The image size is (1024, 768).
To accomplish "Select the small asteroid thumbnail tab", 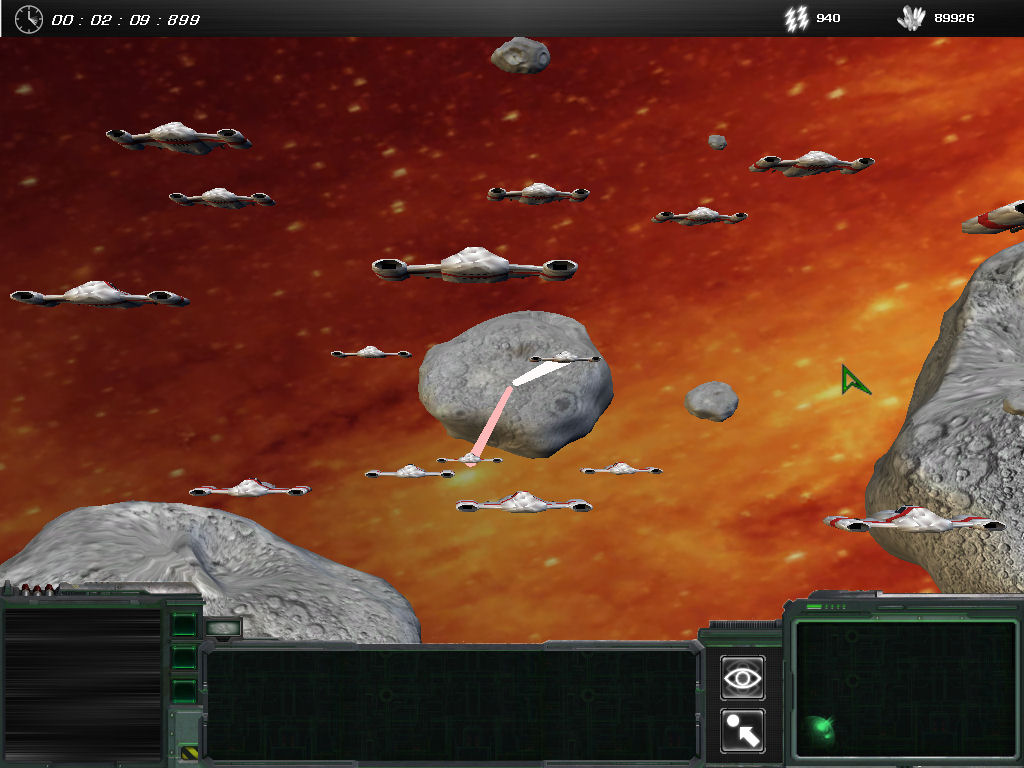I will coord(223,628).
